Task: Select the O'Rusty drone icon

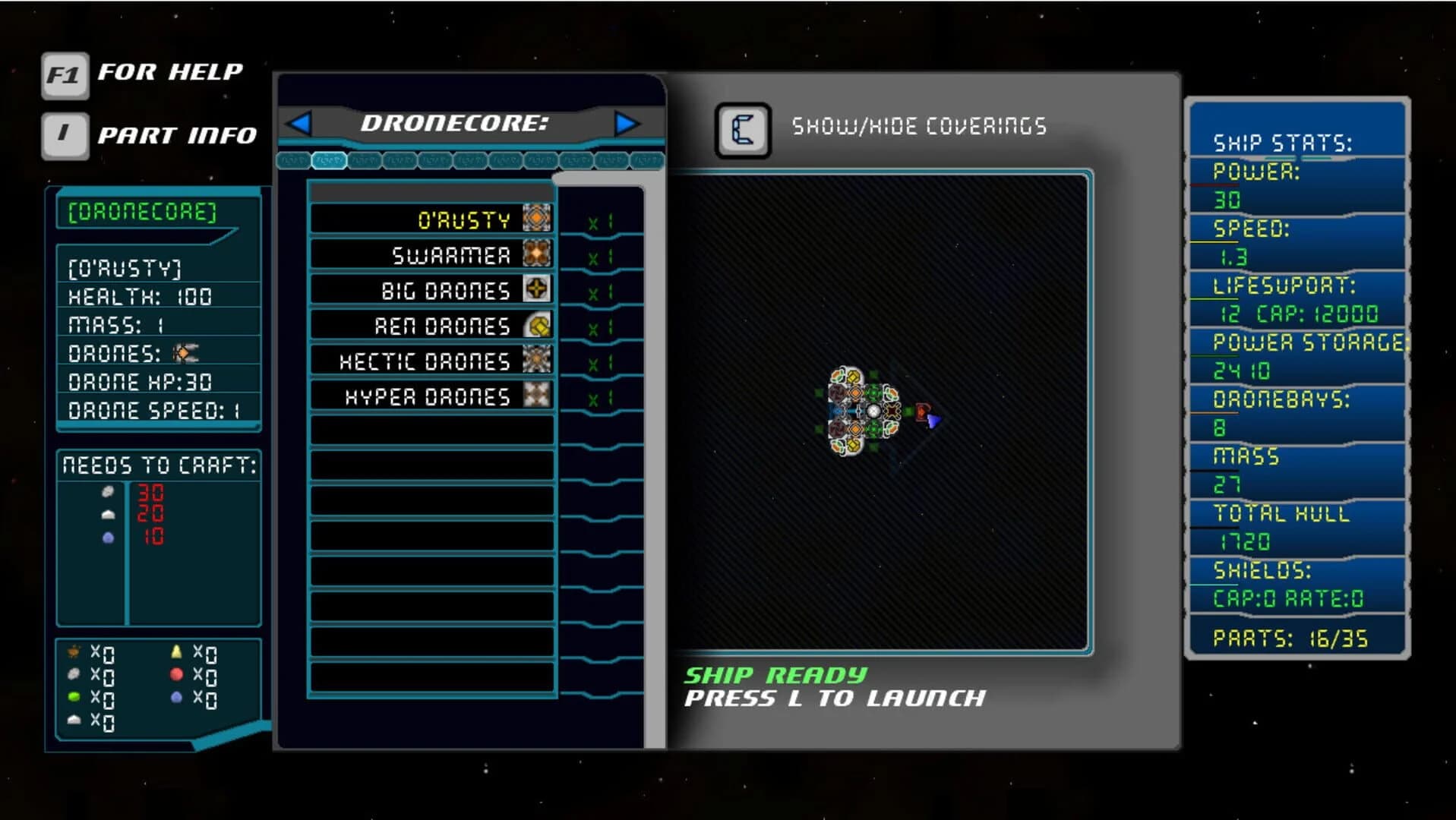Action: pyautogui.click(x=537, y=219)
